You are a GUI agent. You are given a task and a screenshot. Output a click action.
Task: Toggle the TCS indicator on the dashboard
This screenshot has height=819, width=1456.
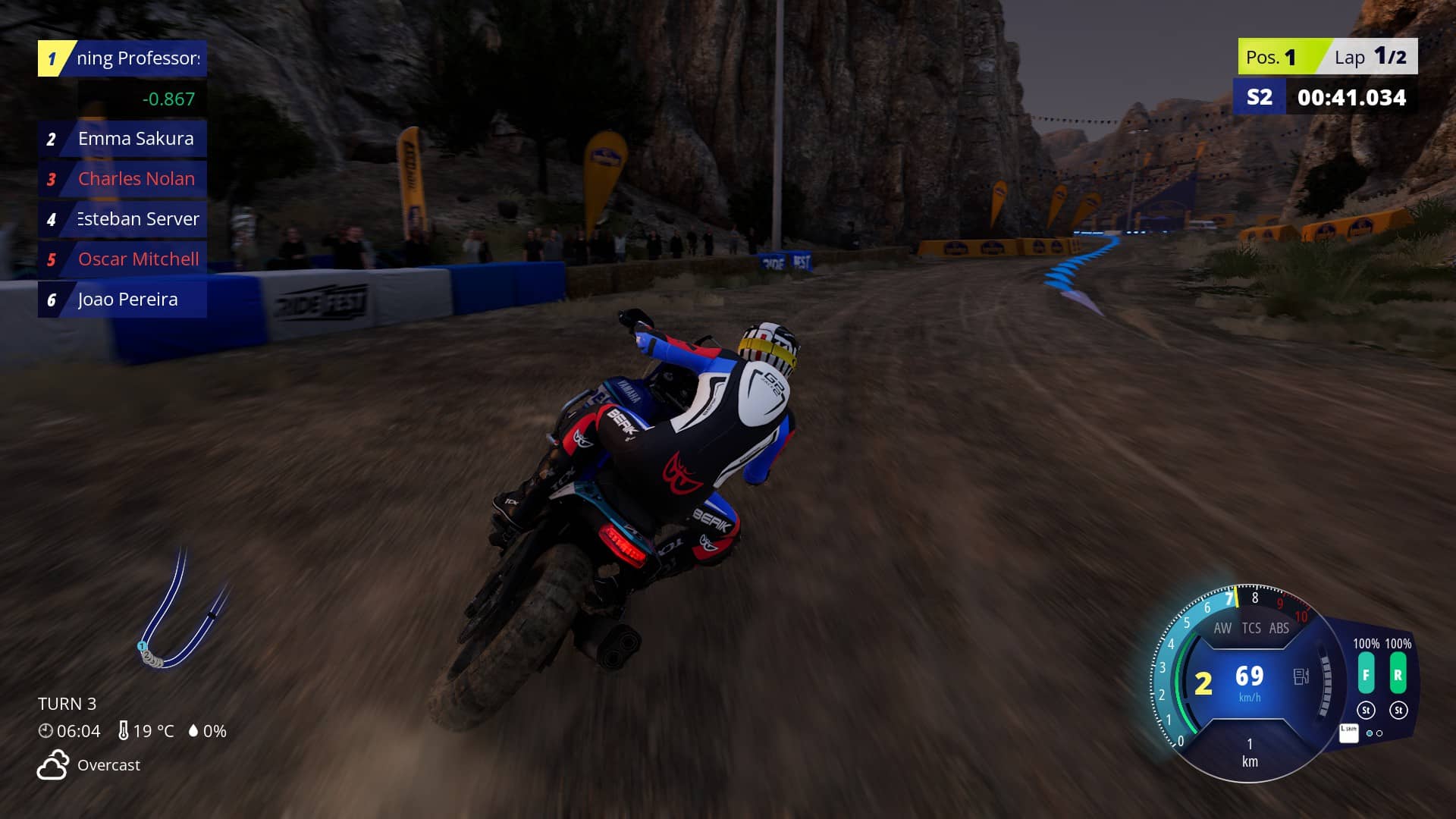pos(1251,628)
